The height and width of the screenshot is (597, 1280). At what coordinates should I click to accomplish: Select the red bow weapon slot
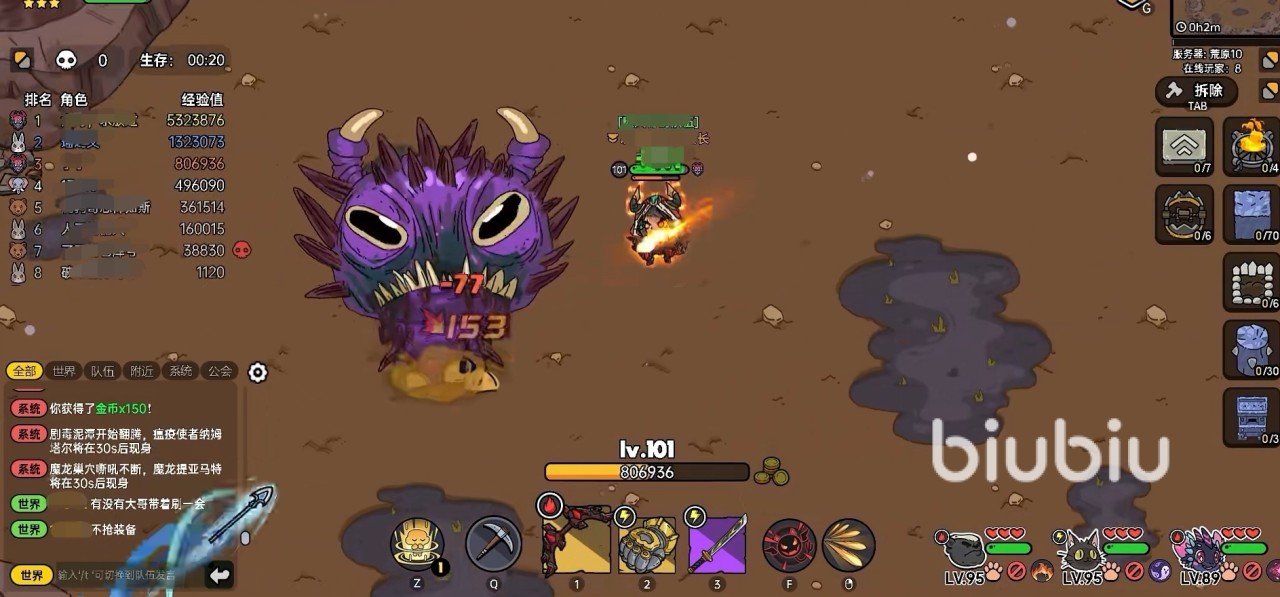pyautogui.click(x=575, y=543)
